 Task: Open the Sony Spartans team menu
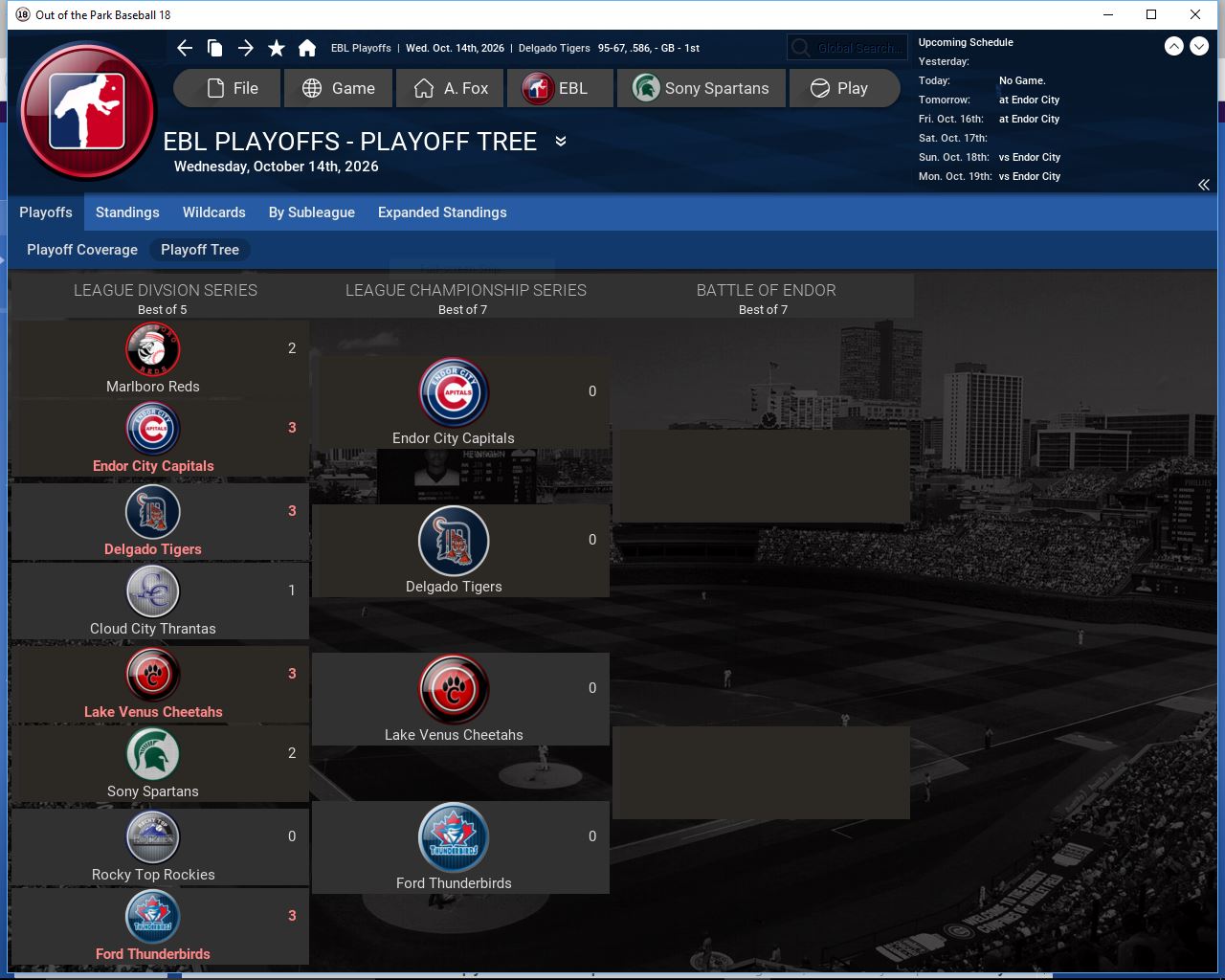[701, 88]
